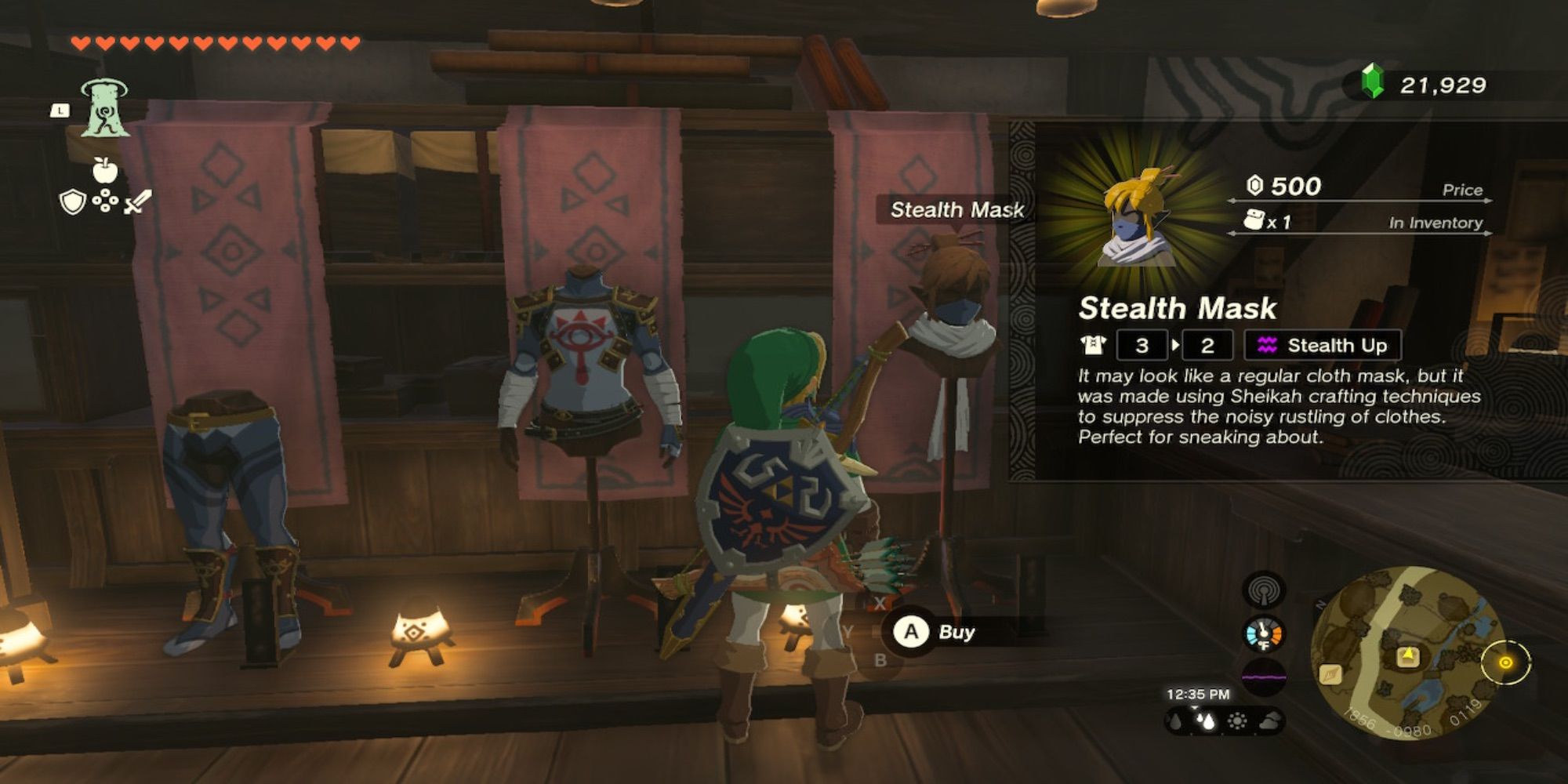Viewport: 1568px width, 784px height.
Task: Expand the Price row arrow
Action: (1486, 200)
